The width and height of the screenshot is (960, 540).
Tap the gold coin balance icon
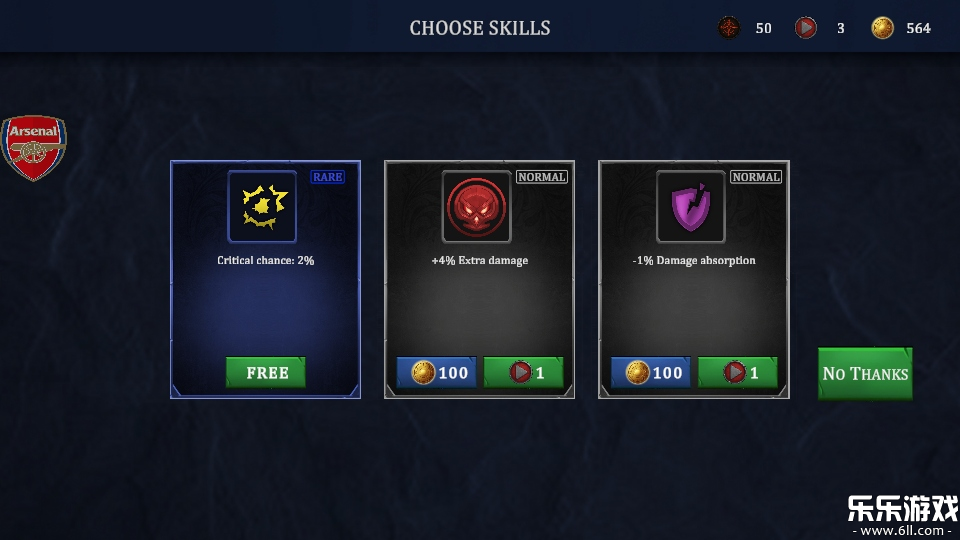pyautogui.click(x=882, y=28)
